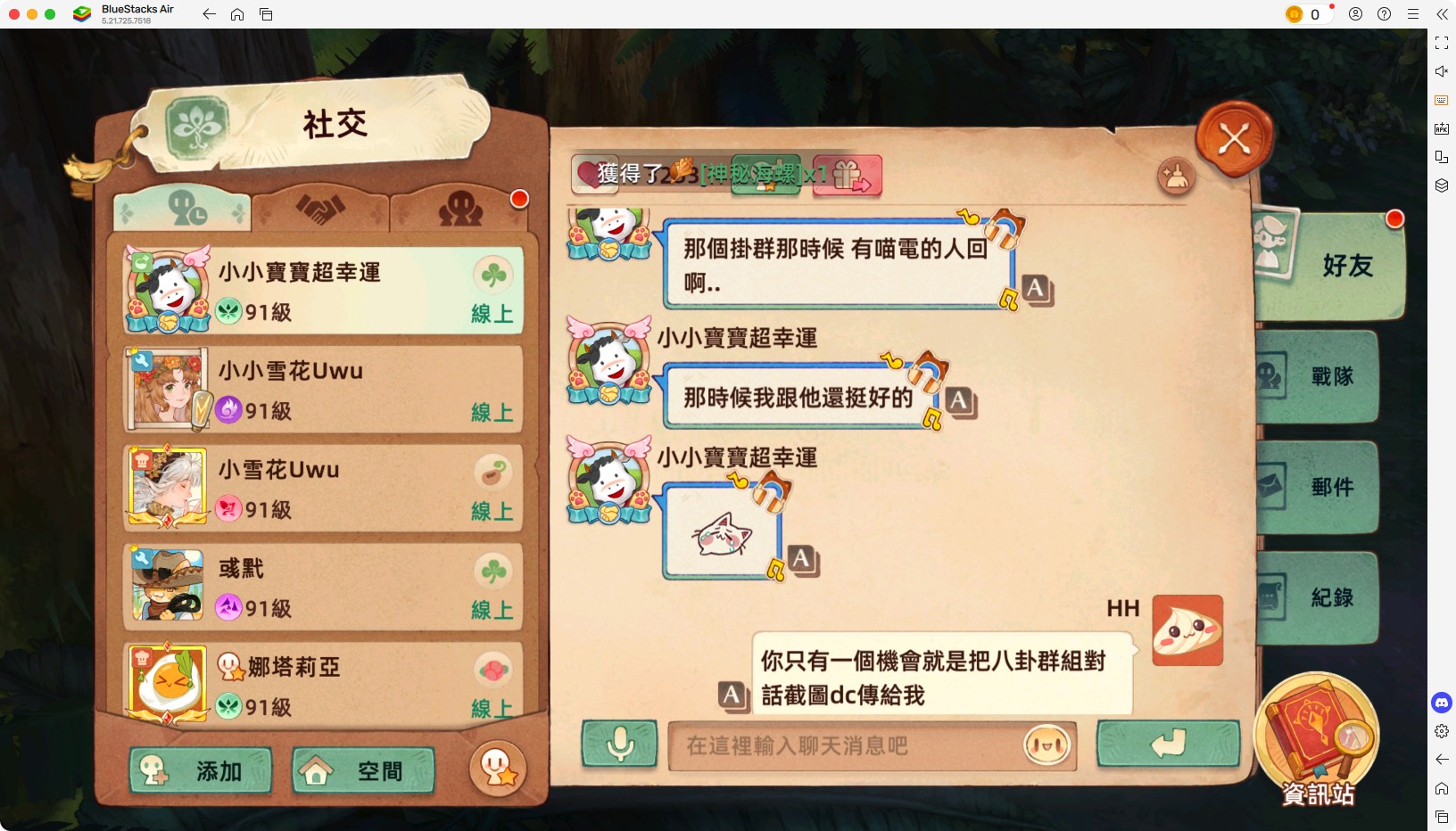Click the Install APK icon in the BlueStacks sidebar

point(1442,128)
